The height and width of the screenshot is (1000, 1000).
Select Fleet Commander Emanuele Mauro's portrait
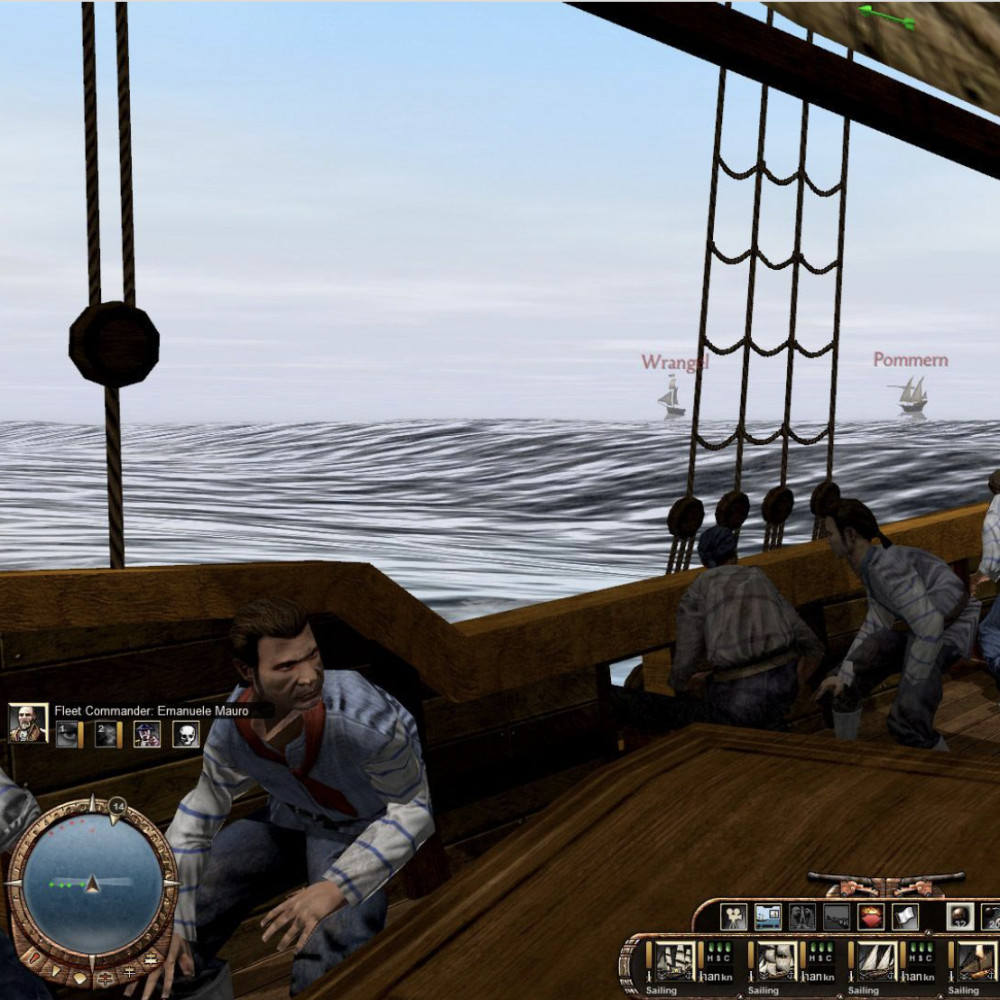[x=27, y=722]
